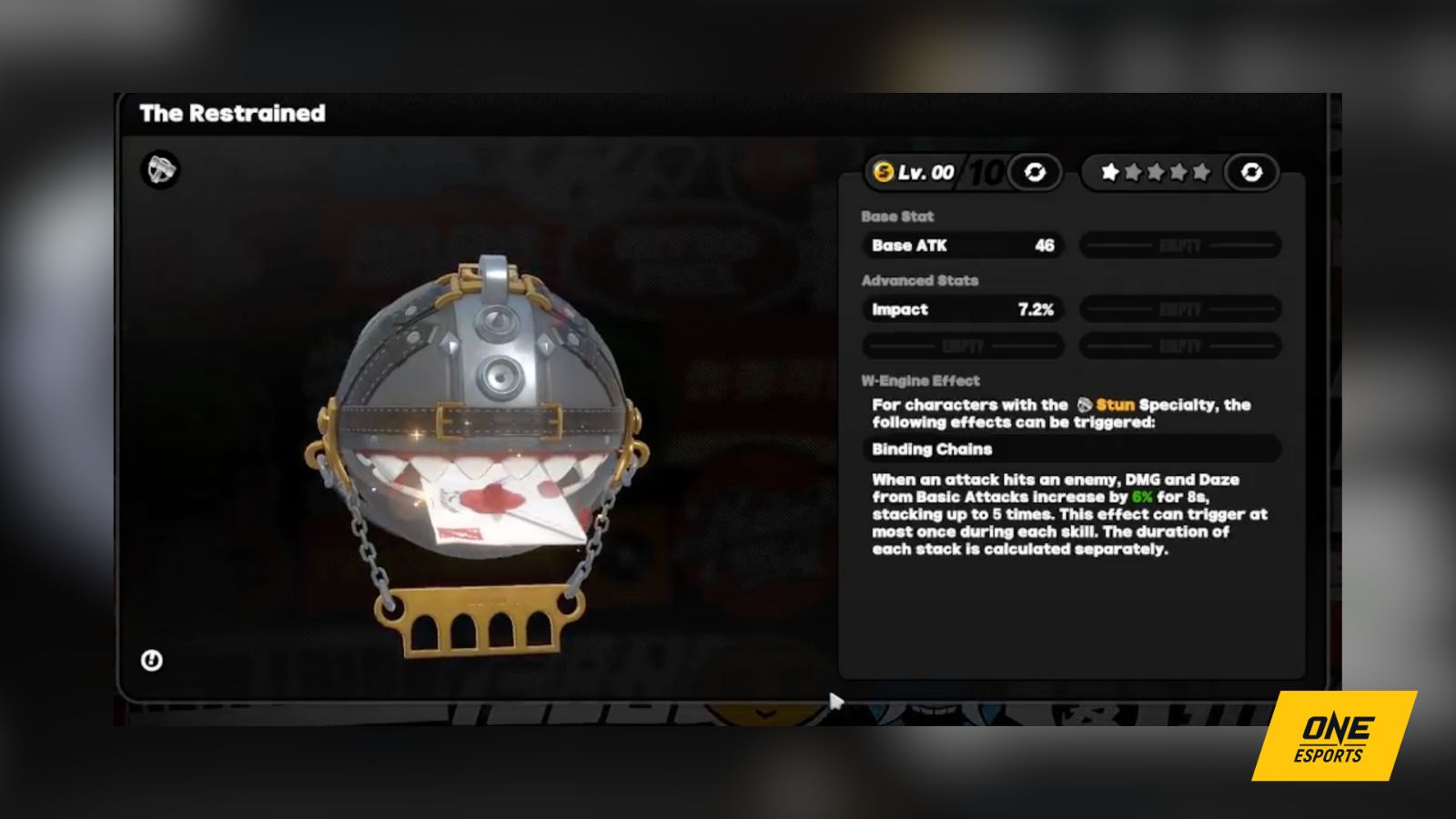
Task: Expand the EMPTY slot beside Base ATK
Action: (x=1179, y=245)
